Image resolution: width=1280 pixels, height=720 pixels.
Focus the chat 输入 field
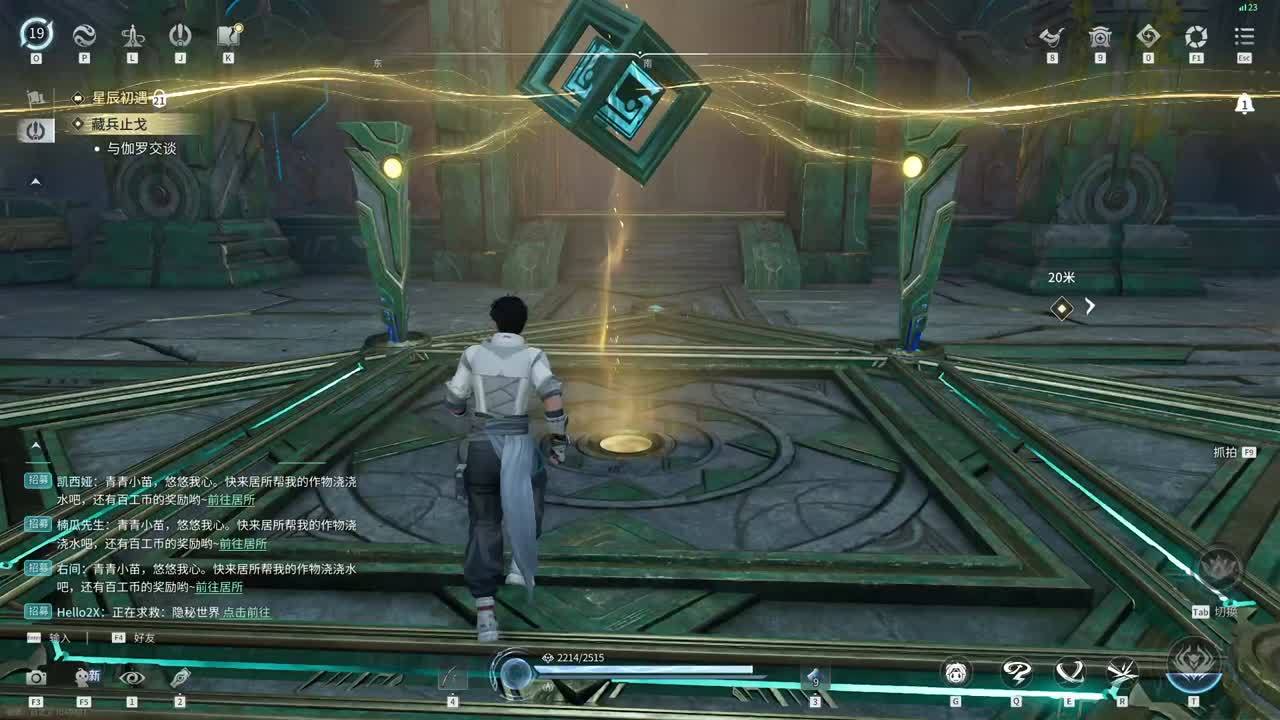point(60,637)
